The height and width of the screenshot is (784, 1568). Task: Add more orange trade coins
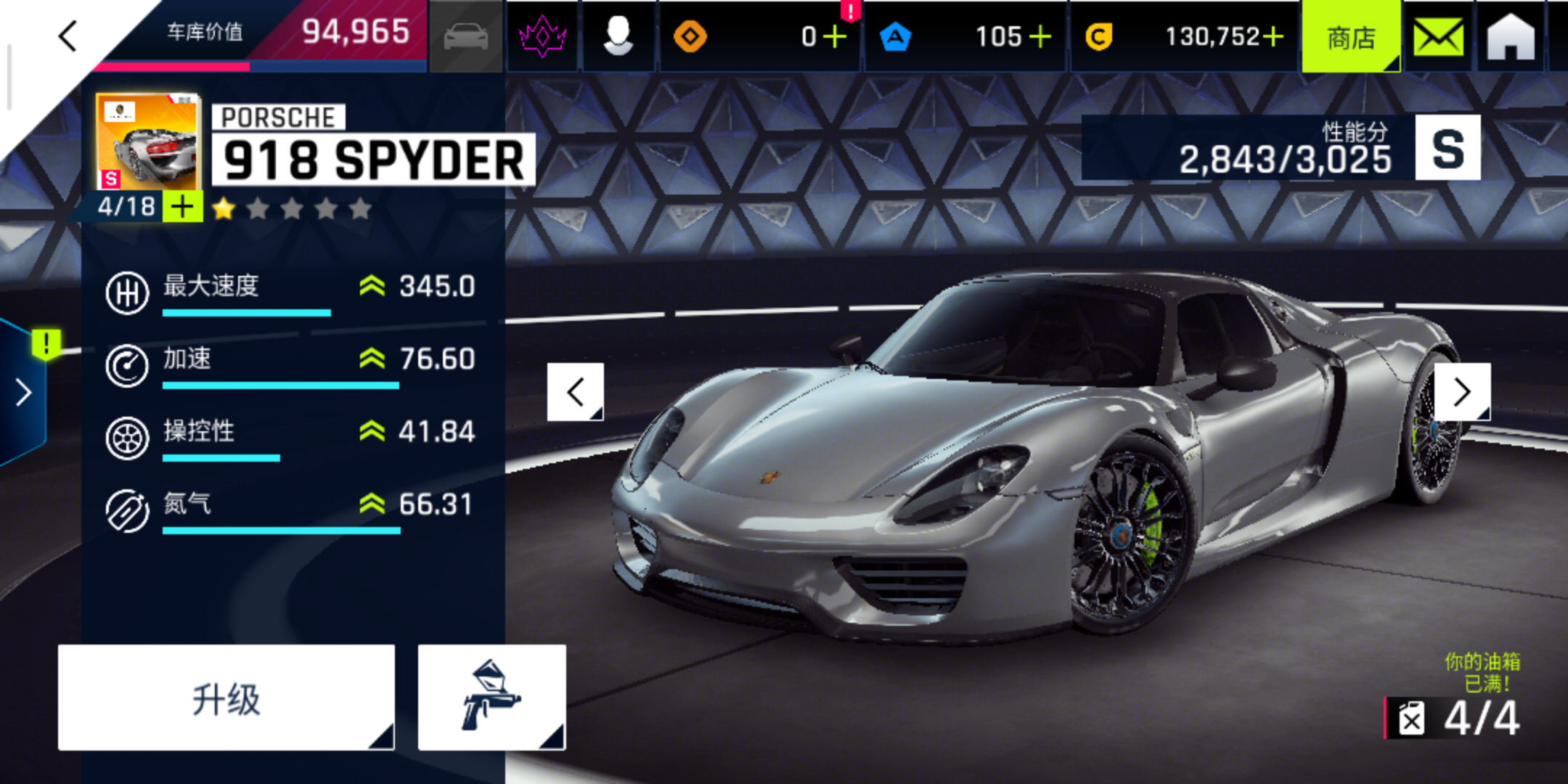836,36
